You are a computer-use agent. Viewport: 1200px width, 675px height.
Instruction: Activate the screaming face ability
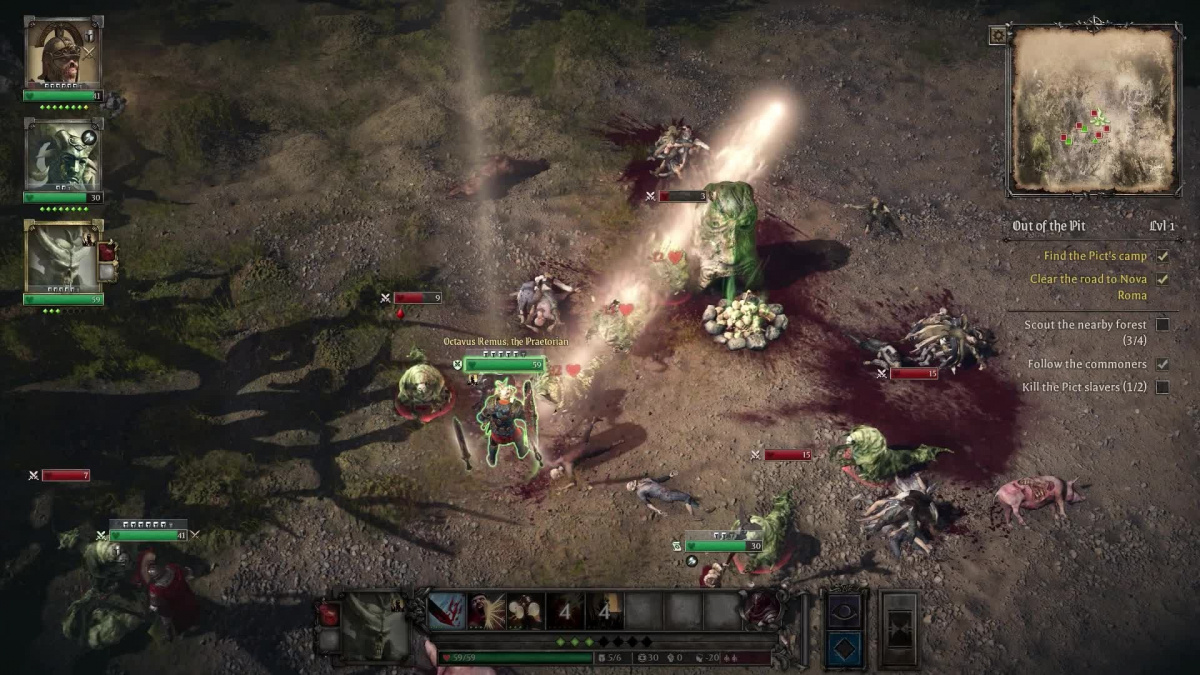486,610
